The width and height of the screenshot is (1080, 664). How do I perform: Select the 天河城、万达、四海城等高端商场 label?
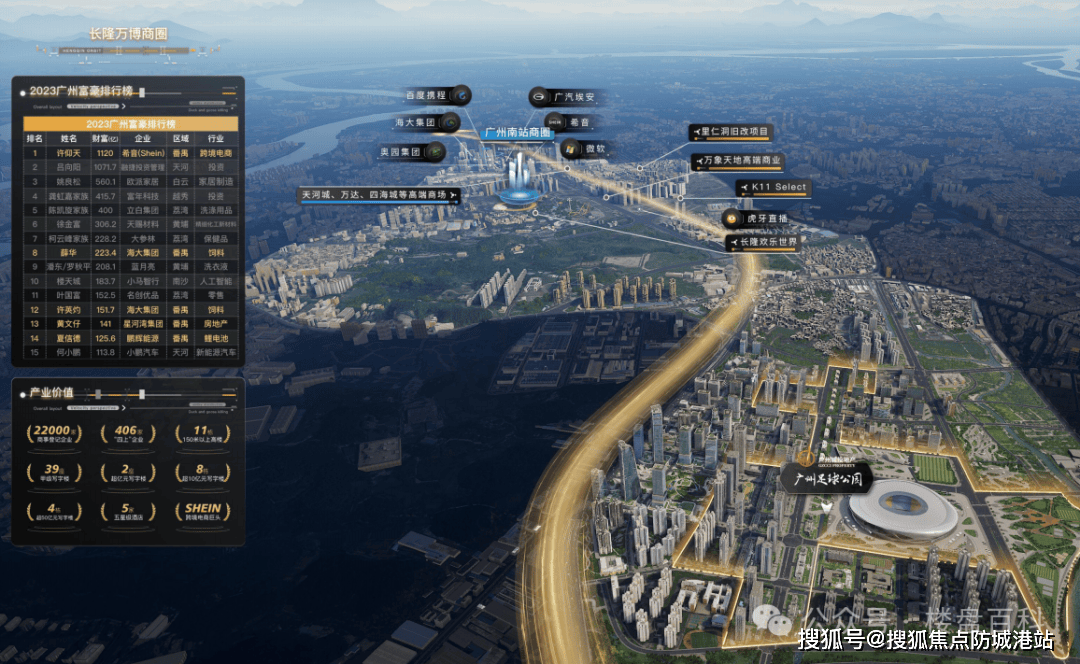tap(380, 194)
